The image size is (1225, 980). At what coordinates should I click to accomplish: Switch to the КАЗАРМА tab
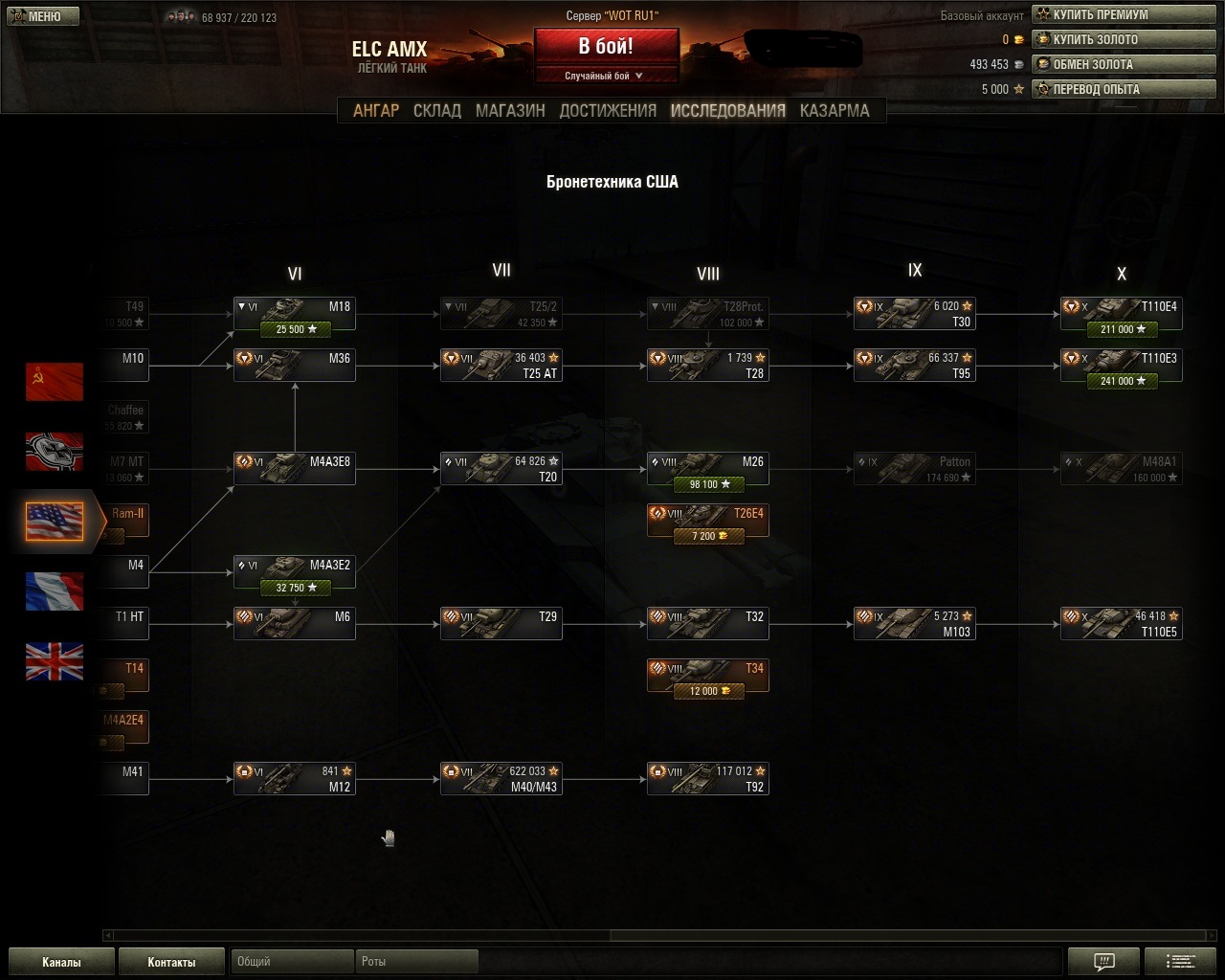tap(835, 110)
